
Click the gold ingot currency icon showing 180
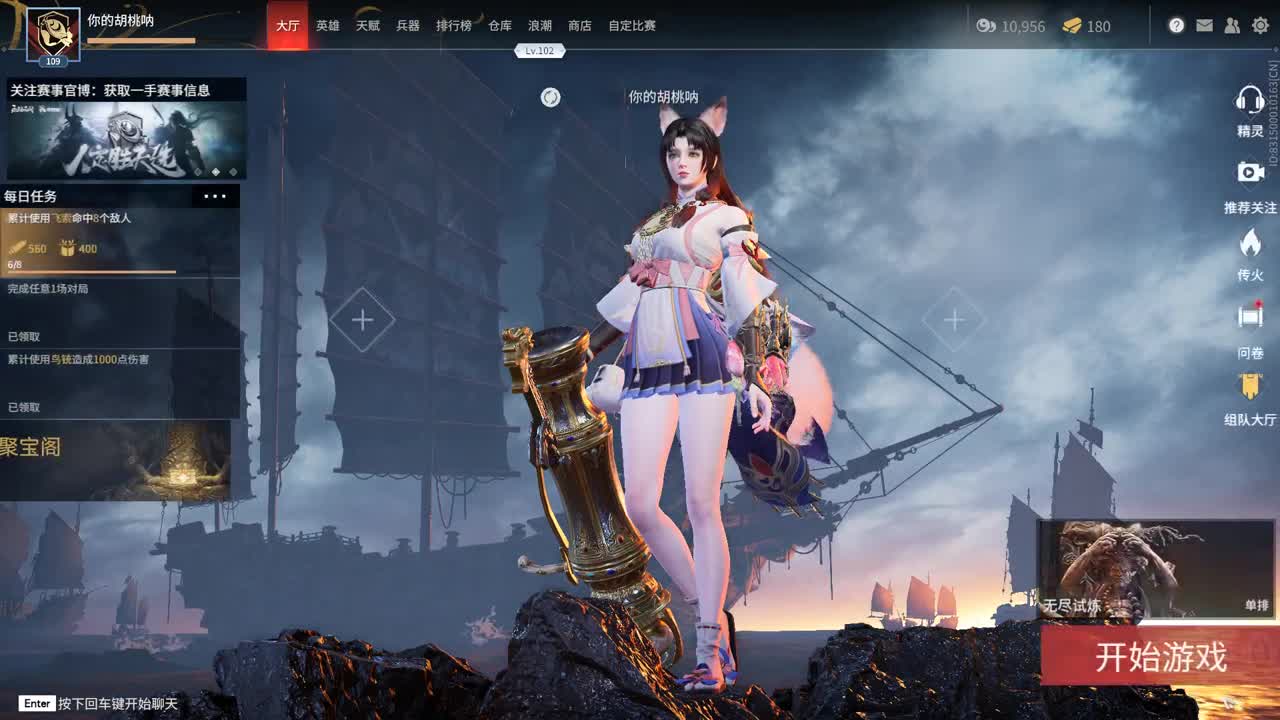[1070, 27]
